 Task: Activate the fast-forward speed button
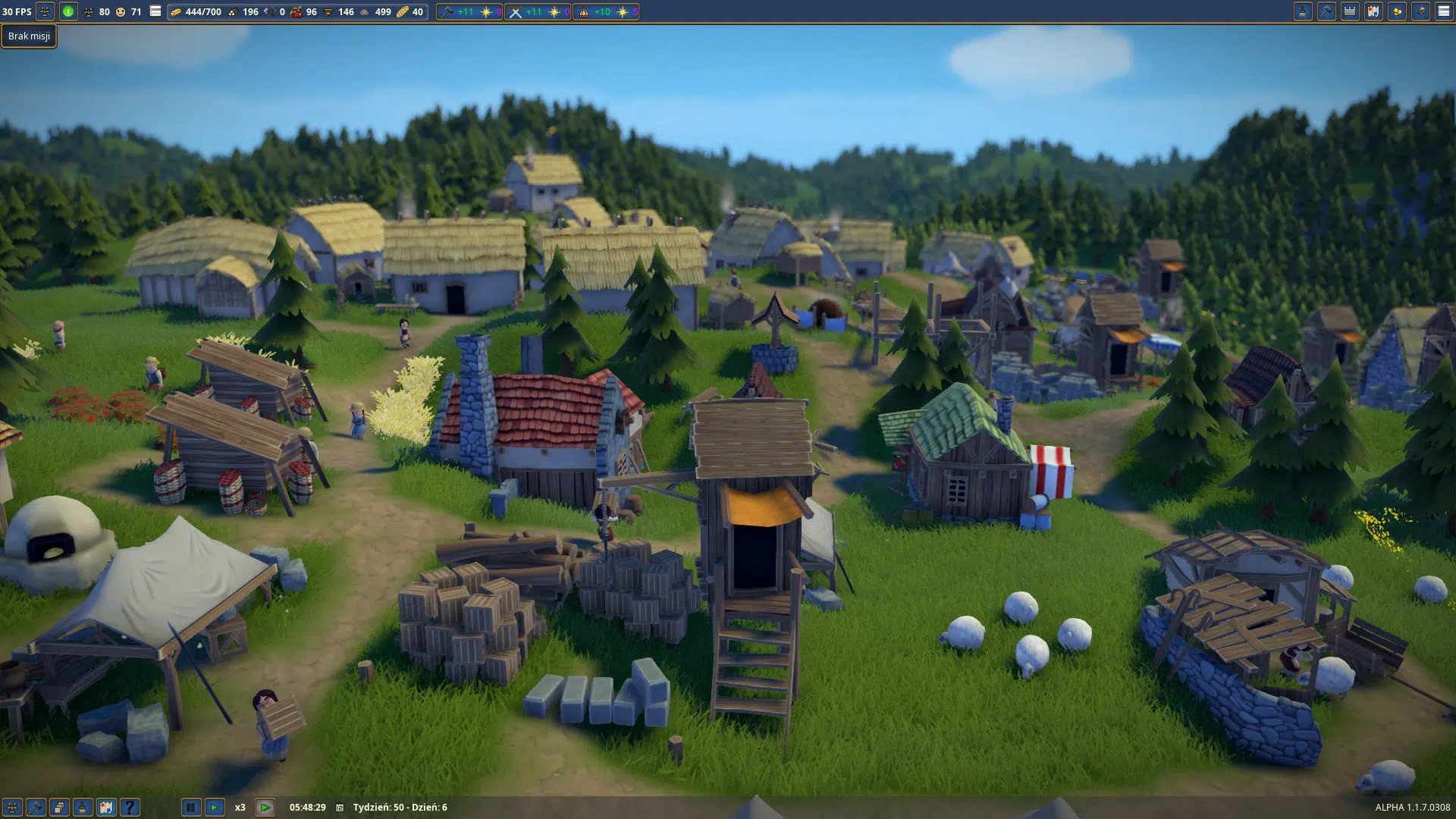pyautogui.click(x=265, y=808)
